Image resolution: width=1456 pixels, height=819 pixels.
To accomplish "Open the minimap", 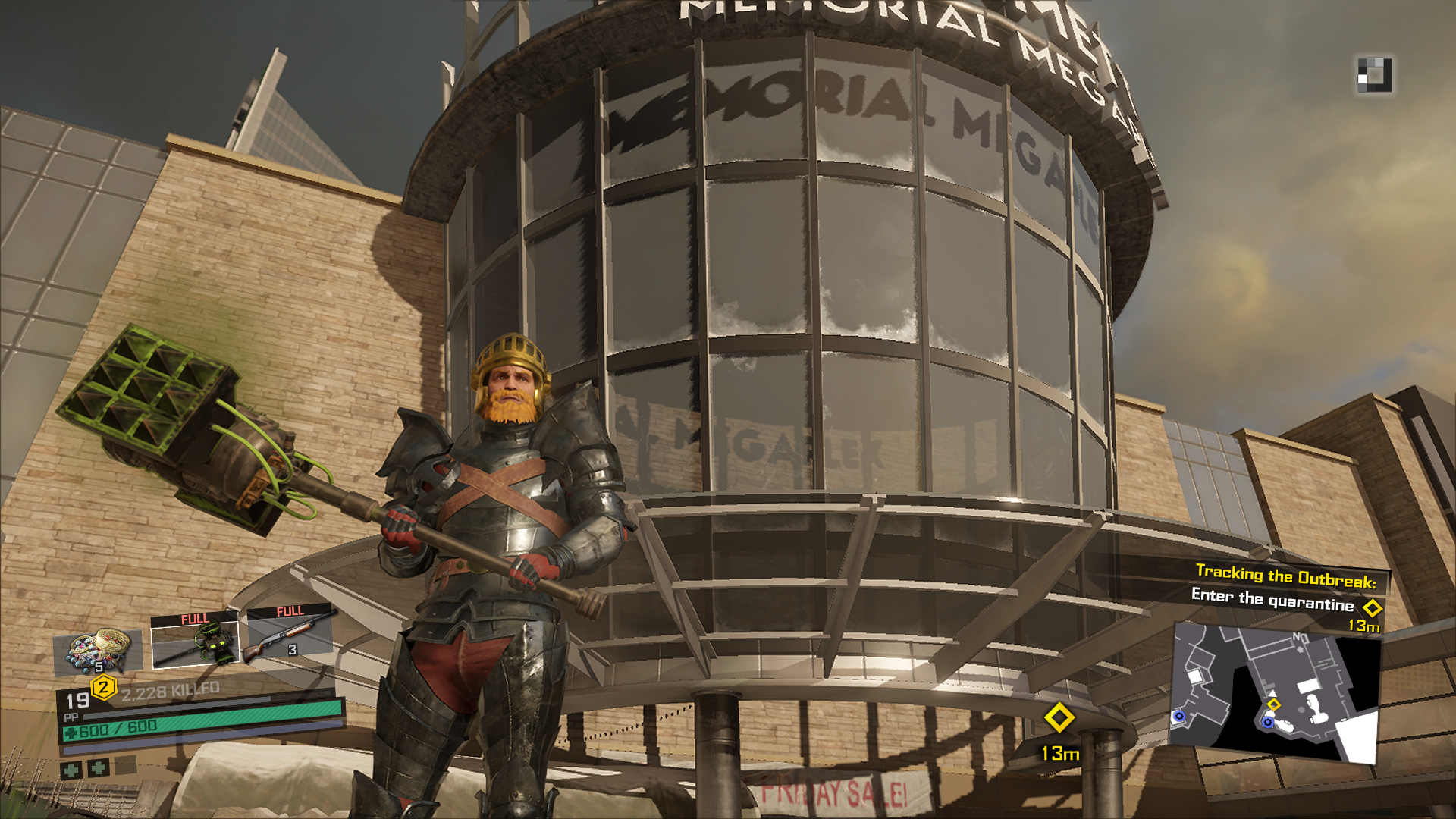I will [x=1276, y=692].
